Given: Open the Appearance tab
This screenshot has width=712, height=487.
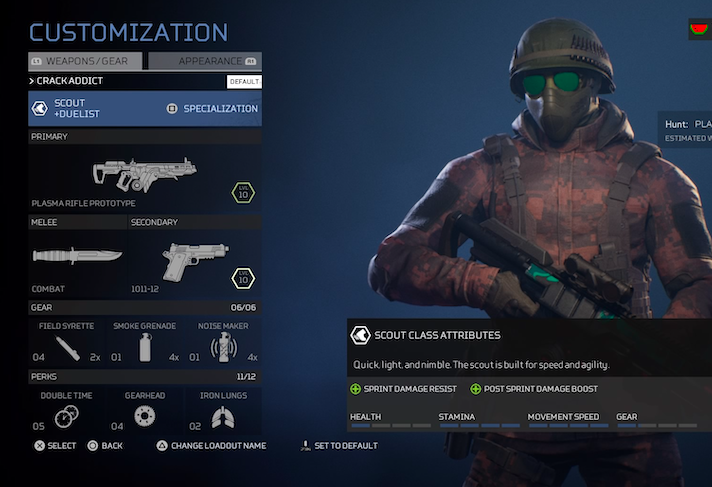Looking at the screenshot, I should (x=205, y=61).
